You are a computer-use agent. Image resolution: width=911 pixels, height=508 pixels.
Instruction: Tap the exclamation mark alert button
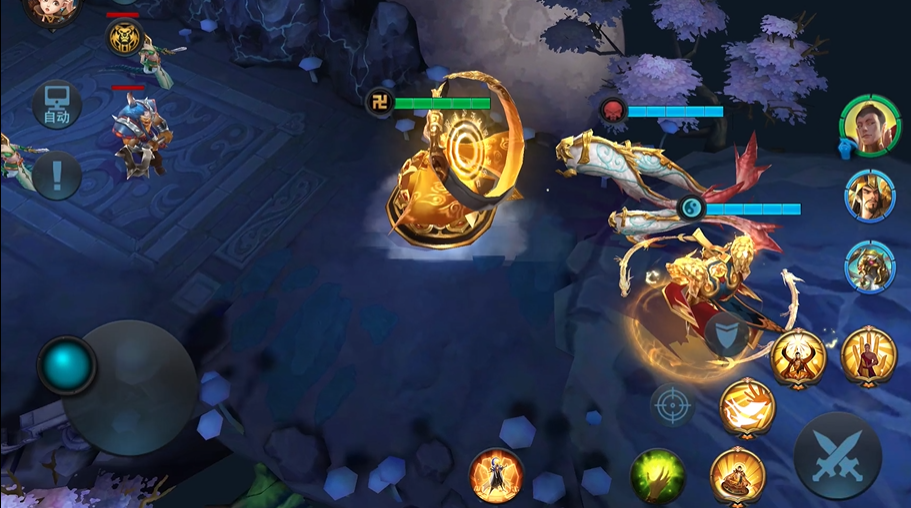(x=57, y=176)
